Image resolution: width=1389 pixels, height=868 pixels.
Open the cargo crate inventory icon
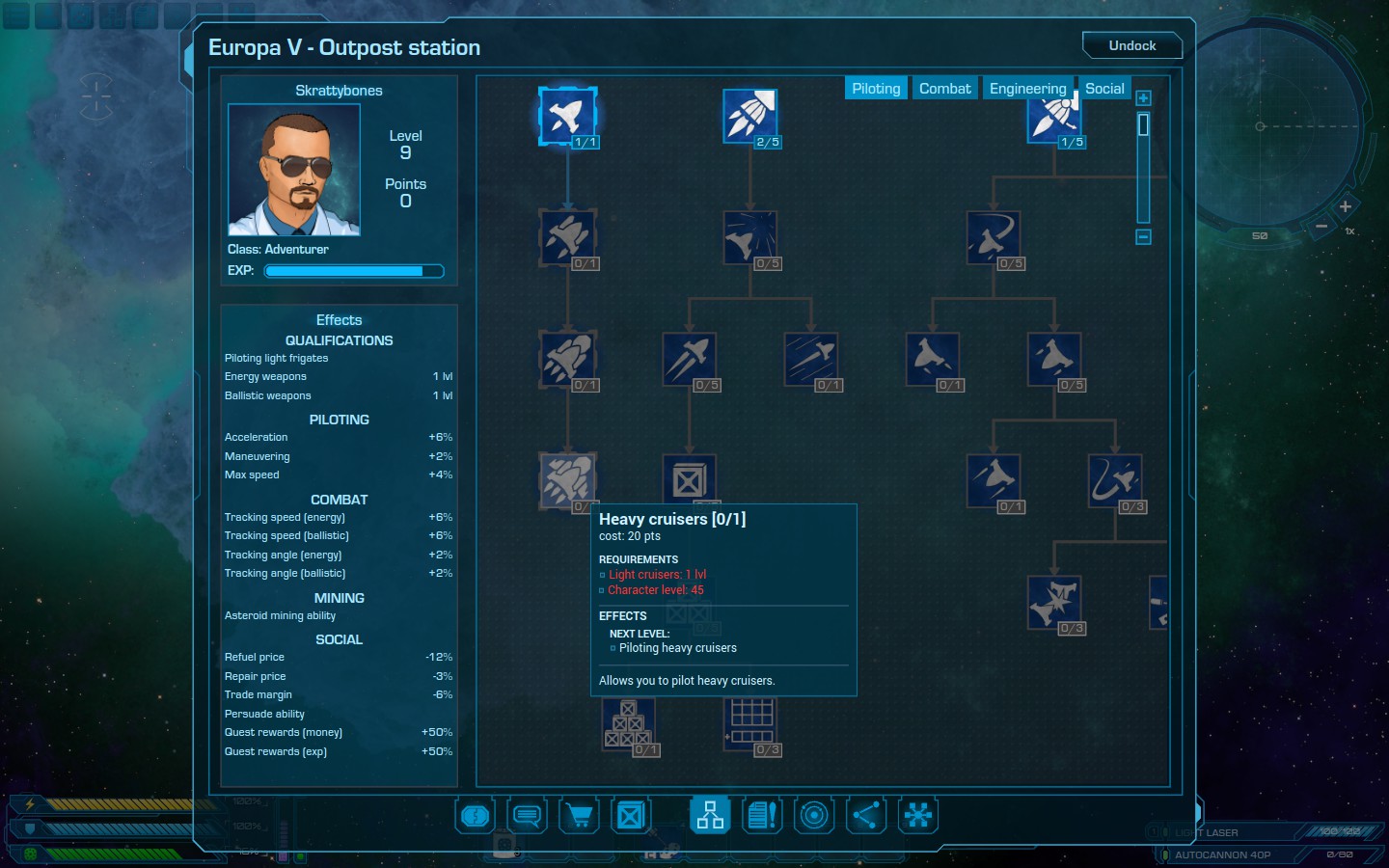coord(631,816)
